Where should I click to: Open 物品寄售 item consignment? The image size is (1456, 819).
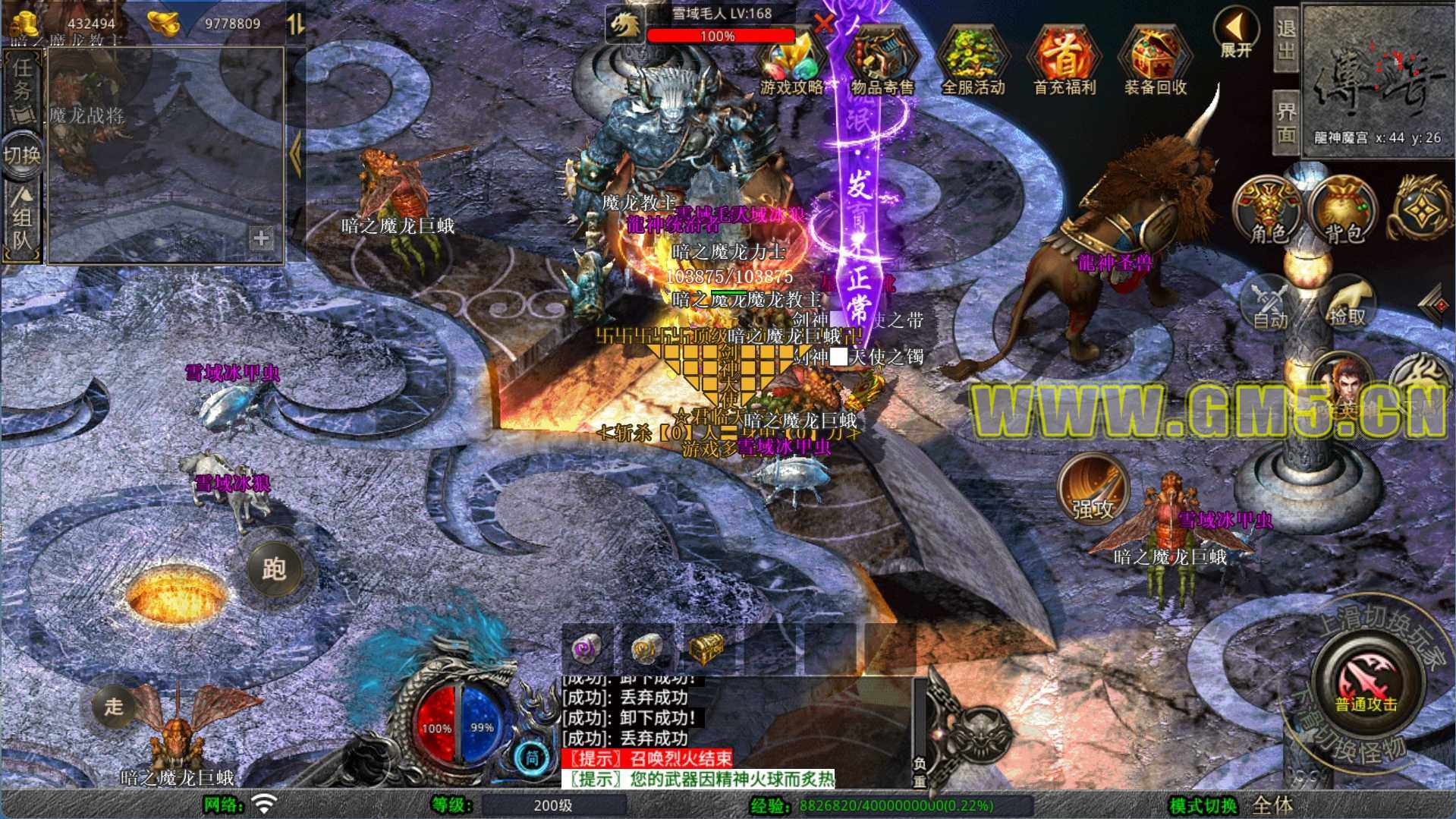click(x=882, y=64)
